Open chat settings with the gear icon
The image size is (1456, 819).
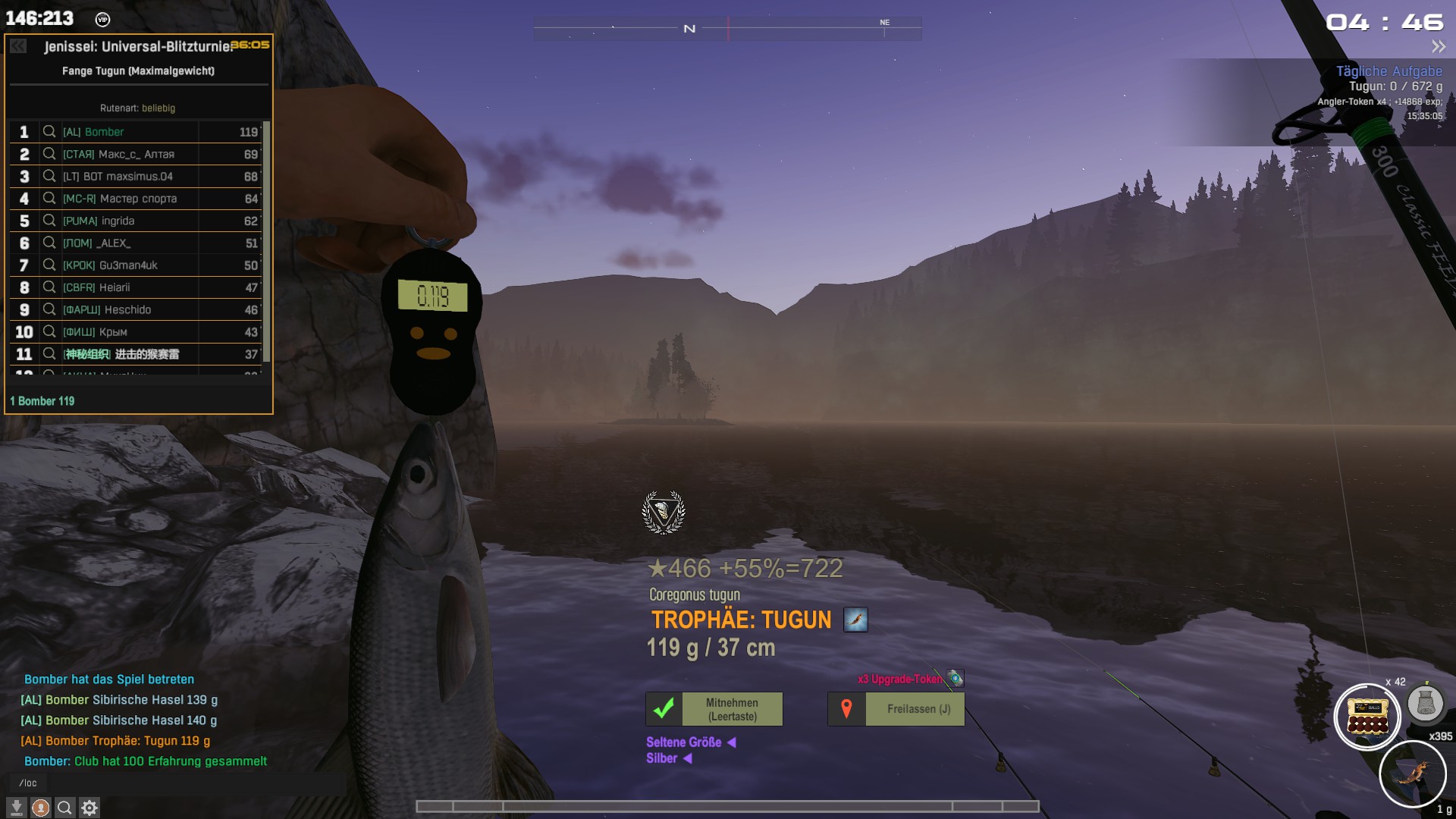tap(89, 808)
